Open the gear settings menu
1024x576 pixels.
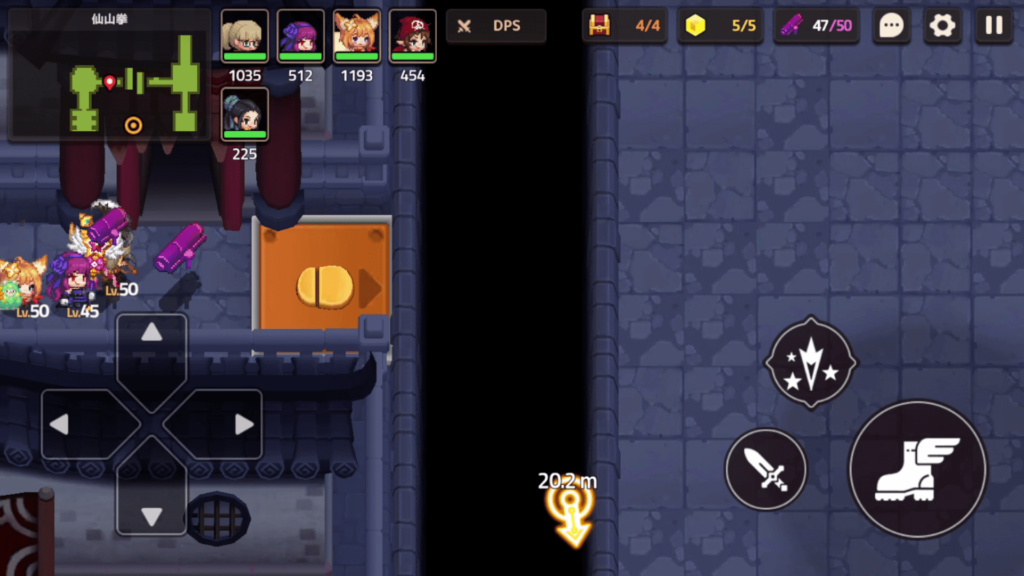tap(942, 26)
